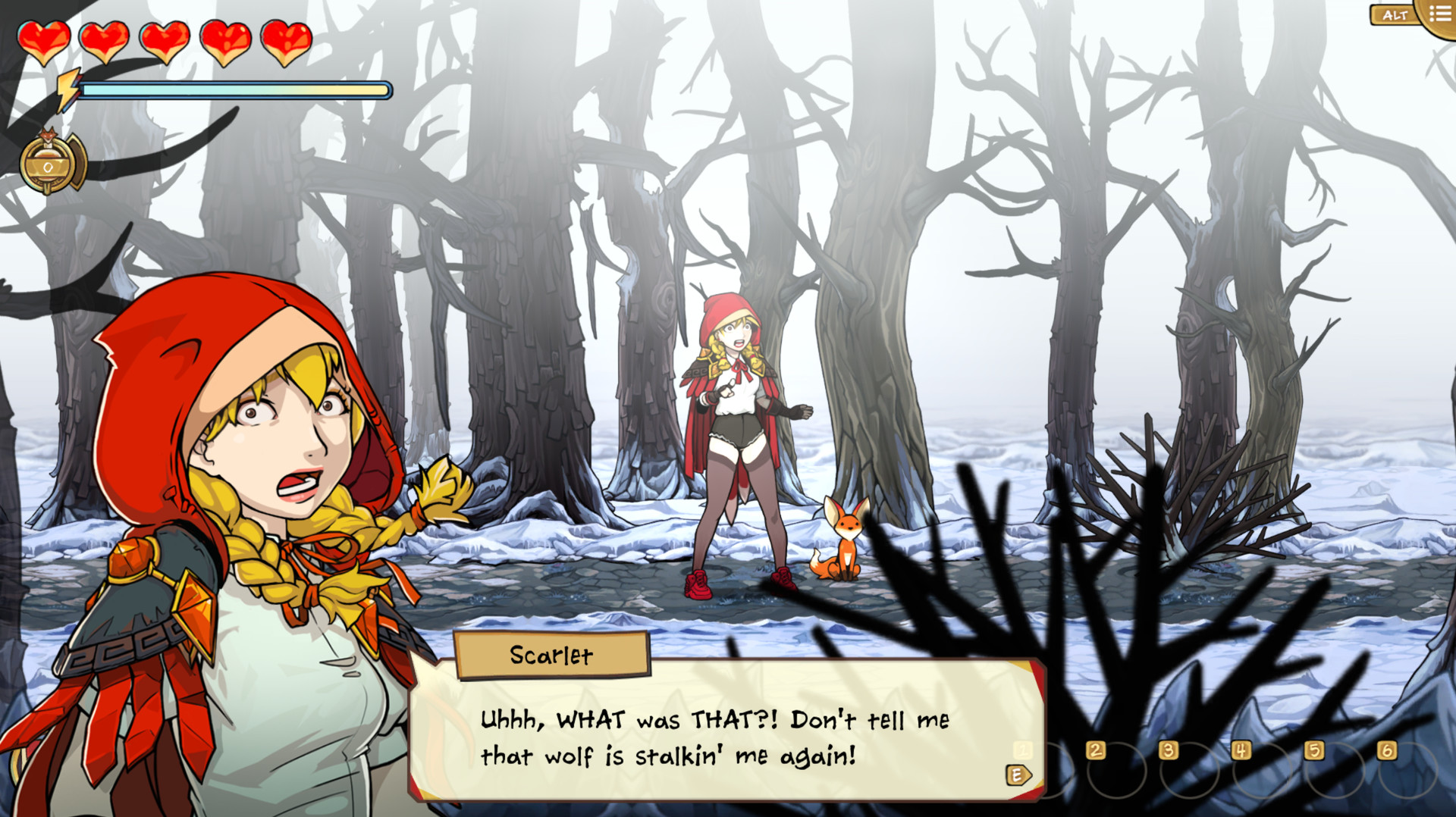Select hotbar slot 3
Viewport: 1456px width, 817px height.
click(x=1168, y=752)
